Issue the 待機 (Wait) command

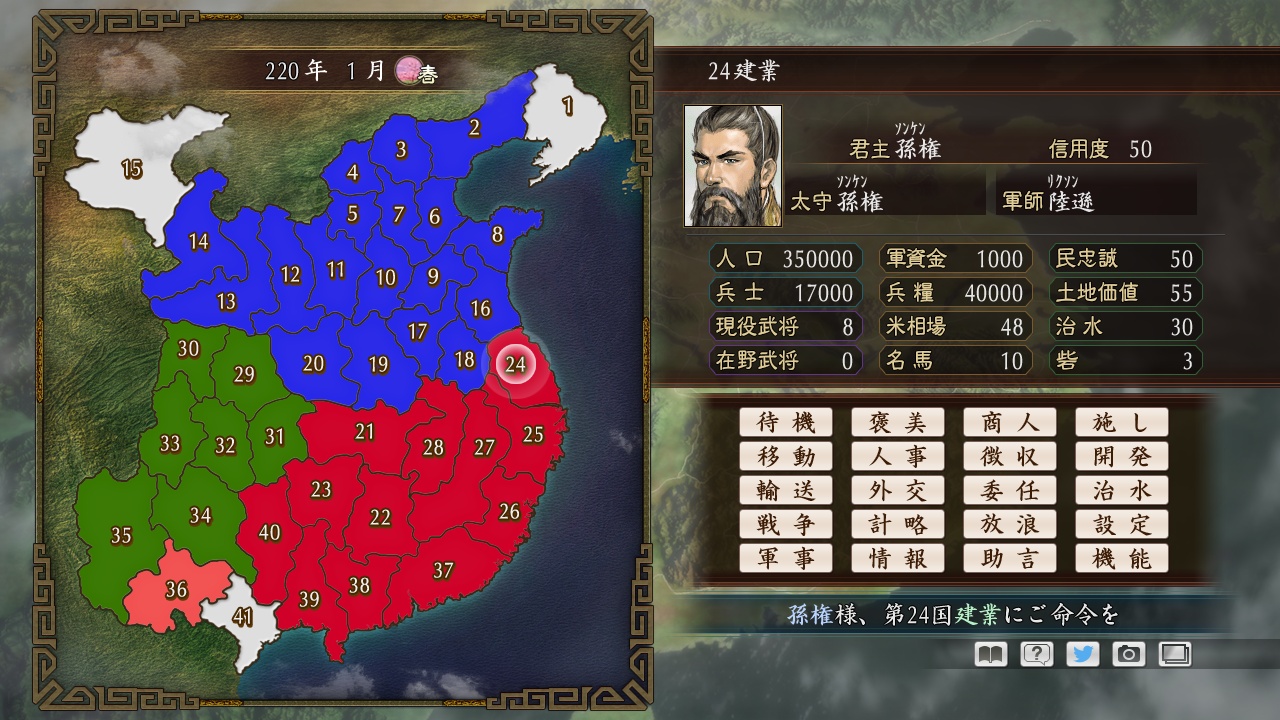786,422
